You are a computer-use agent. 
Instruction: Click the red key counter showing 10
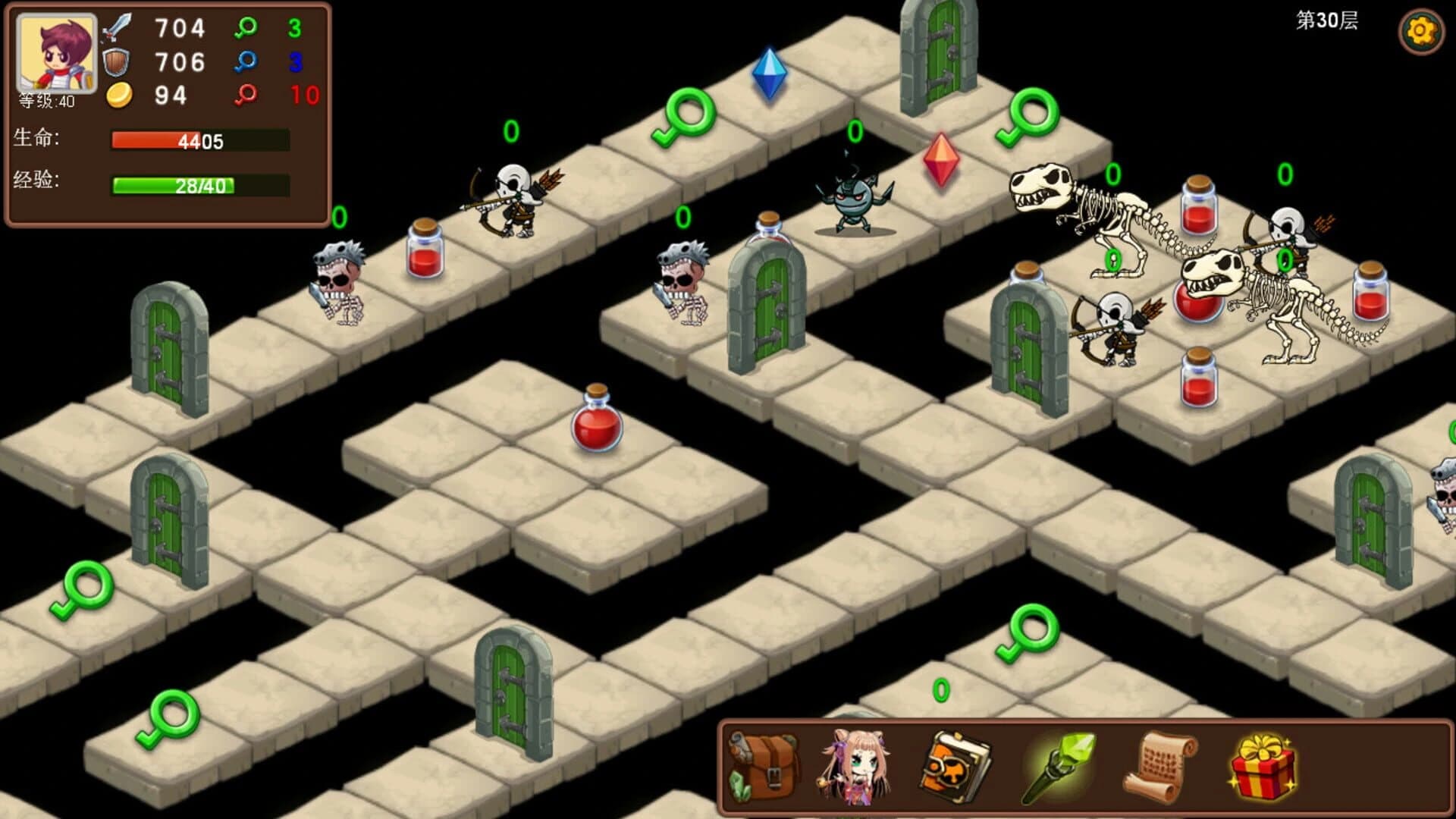click(x=247, y=93)
